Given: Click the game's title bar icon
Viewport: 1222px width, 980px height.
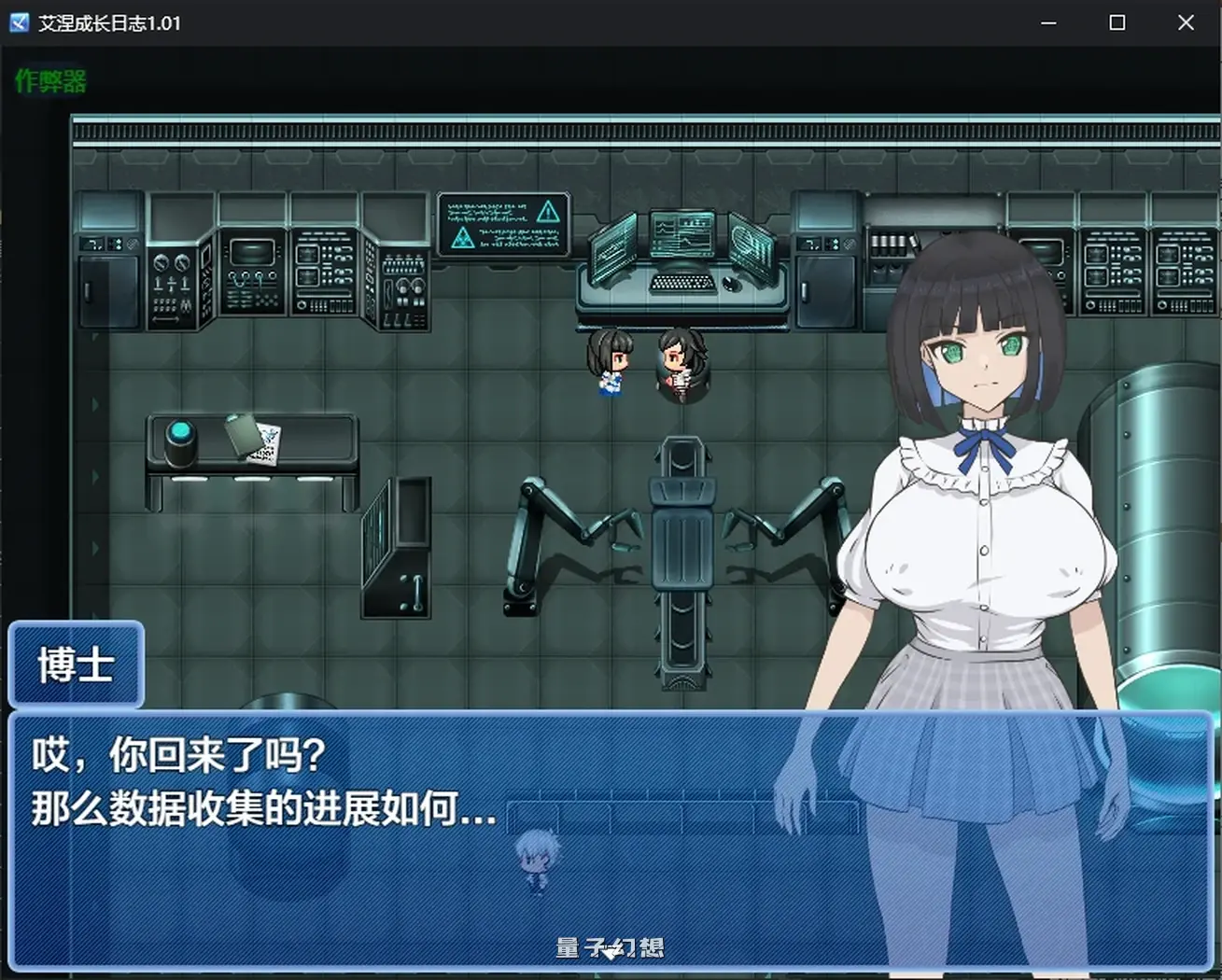Looking at the screenshot, I should 18,21.
